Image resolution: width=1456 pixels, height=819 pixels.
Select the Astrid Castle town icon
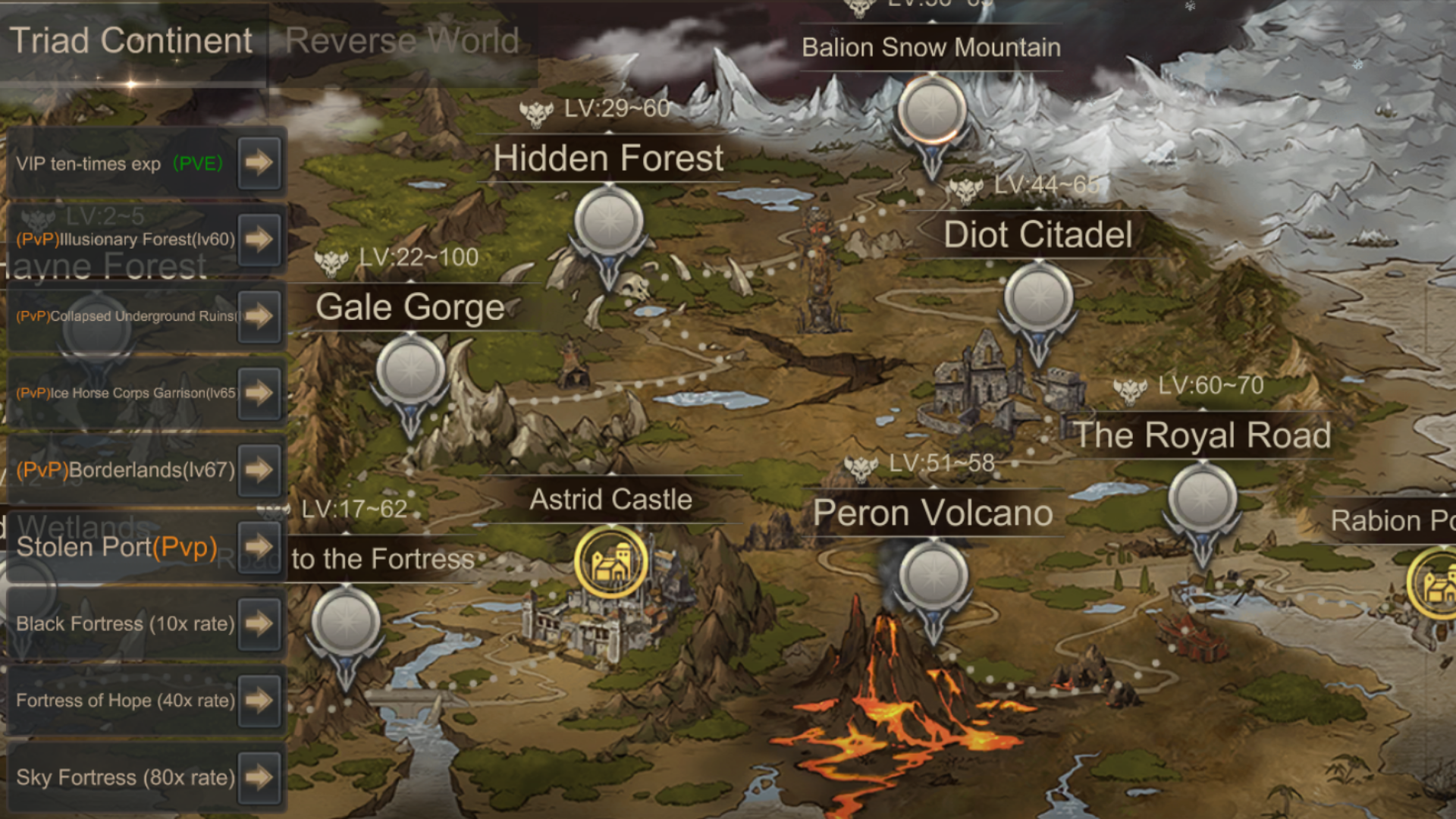tap(610, 563)
